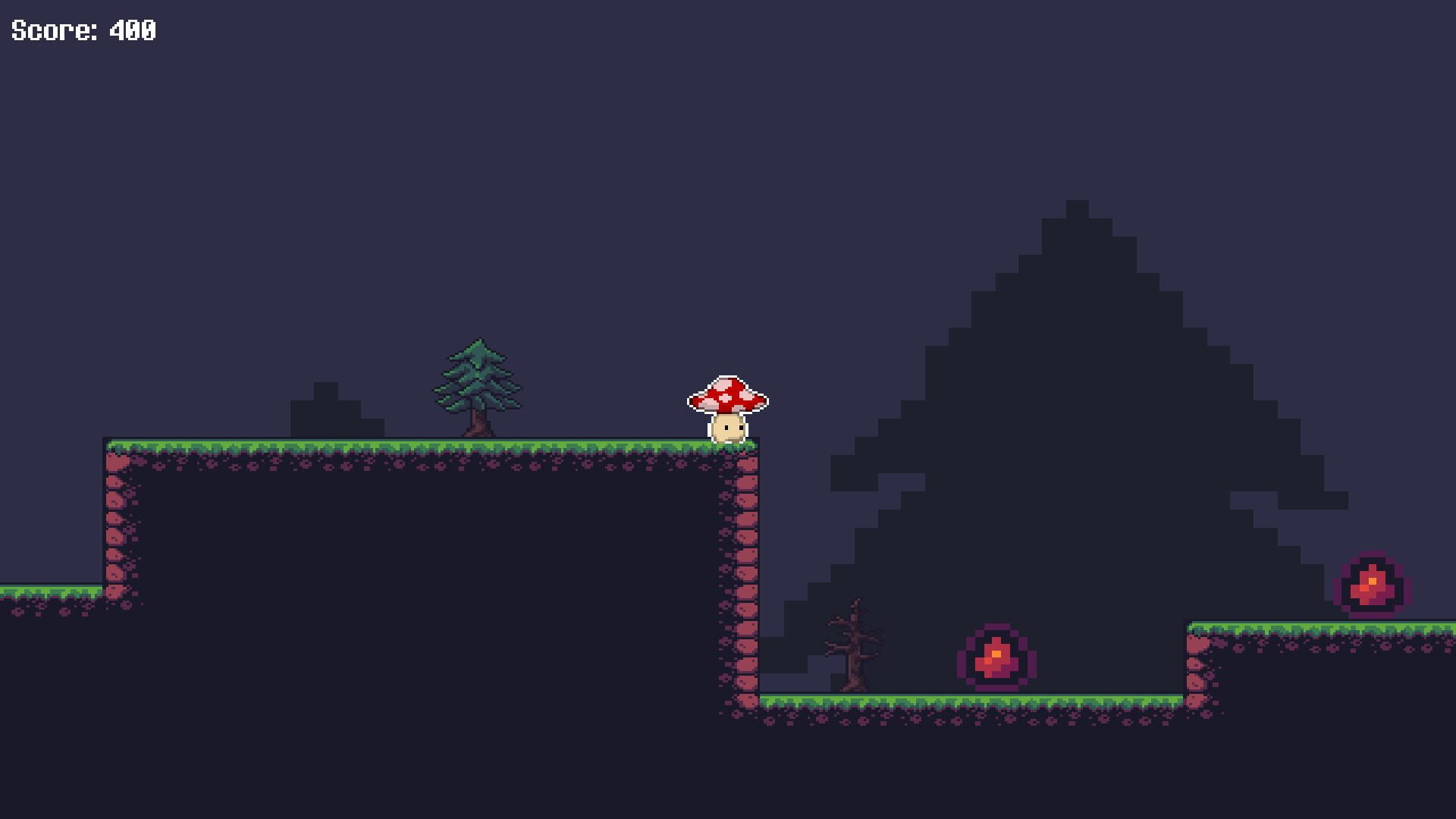Click the right-side grass platform

[1327, 629]
